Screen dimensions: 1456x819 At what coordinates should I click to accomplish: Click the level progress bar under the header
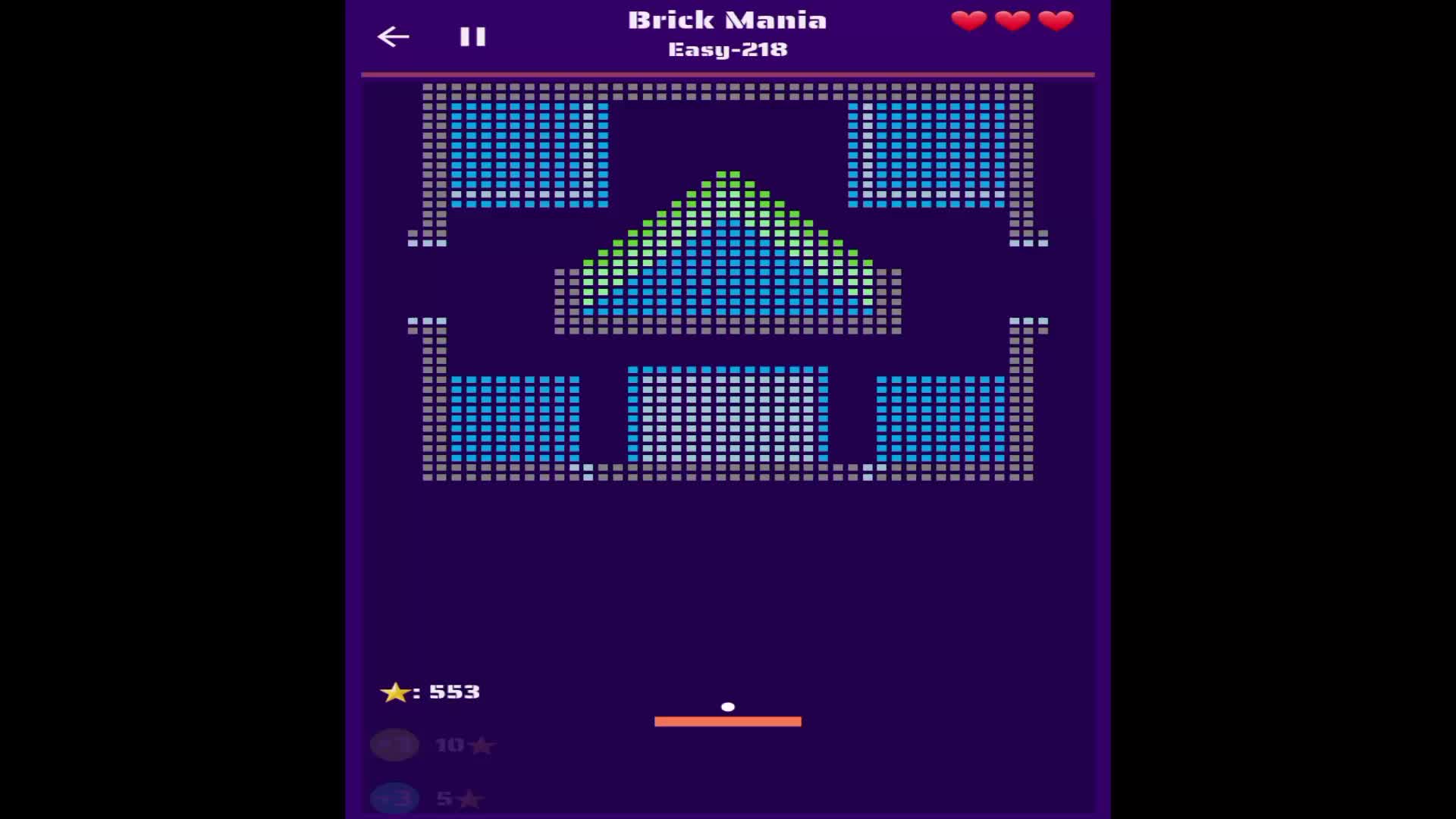pyautogui.click(x=727, y=74)
